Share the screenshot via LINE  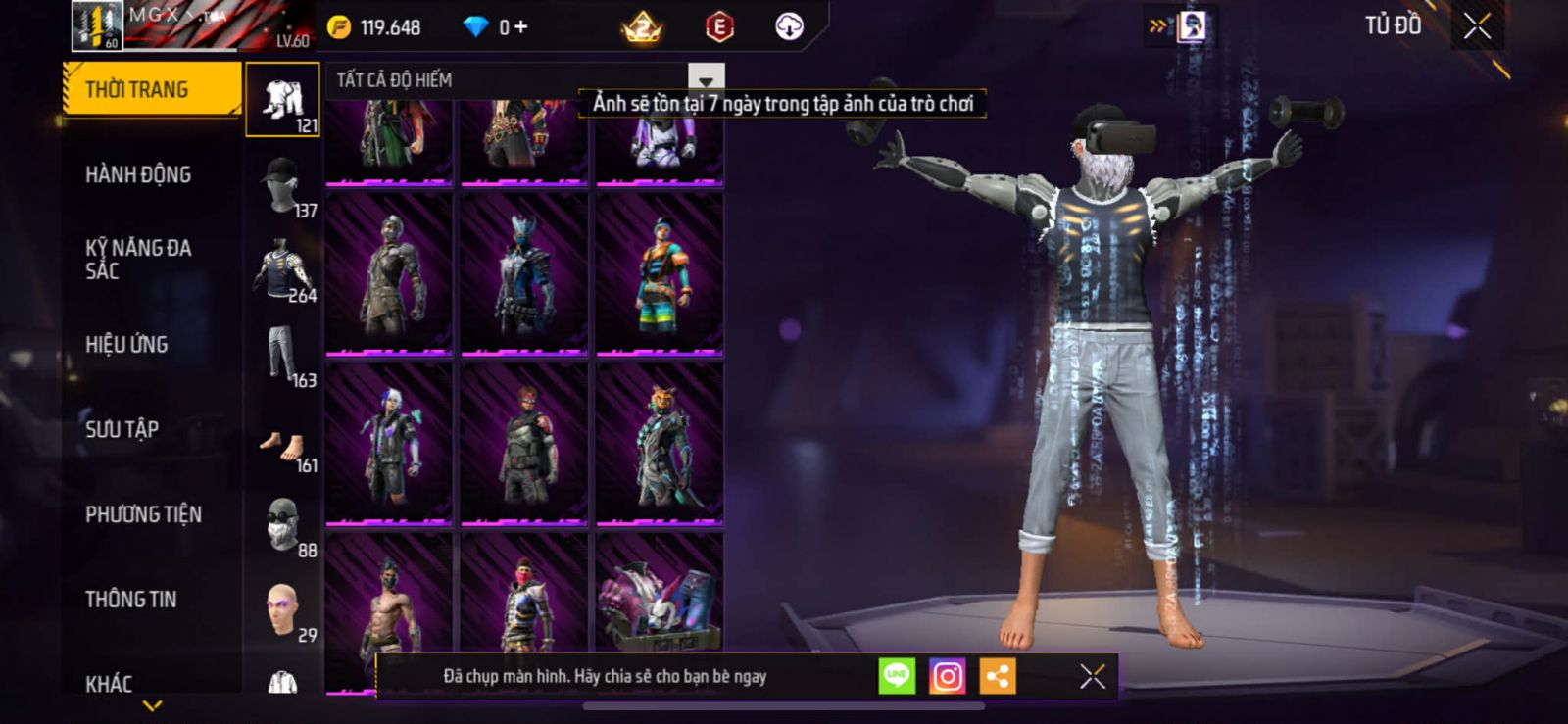coord(897,676)
